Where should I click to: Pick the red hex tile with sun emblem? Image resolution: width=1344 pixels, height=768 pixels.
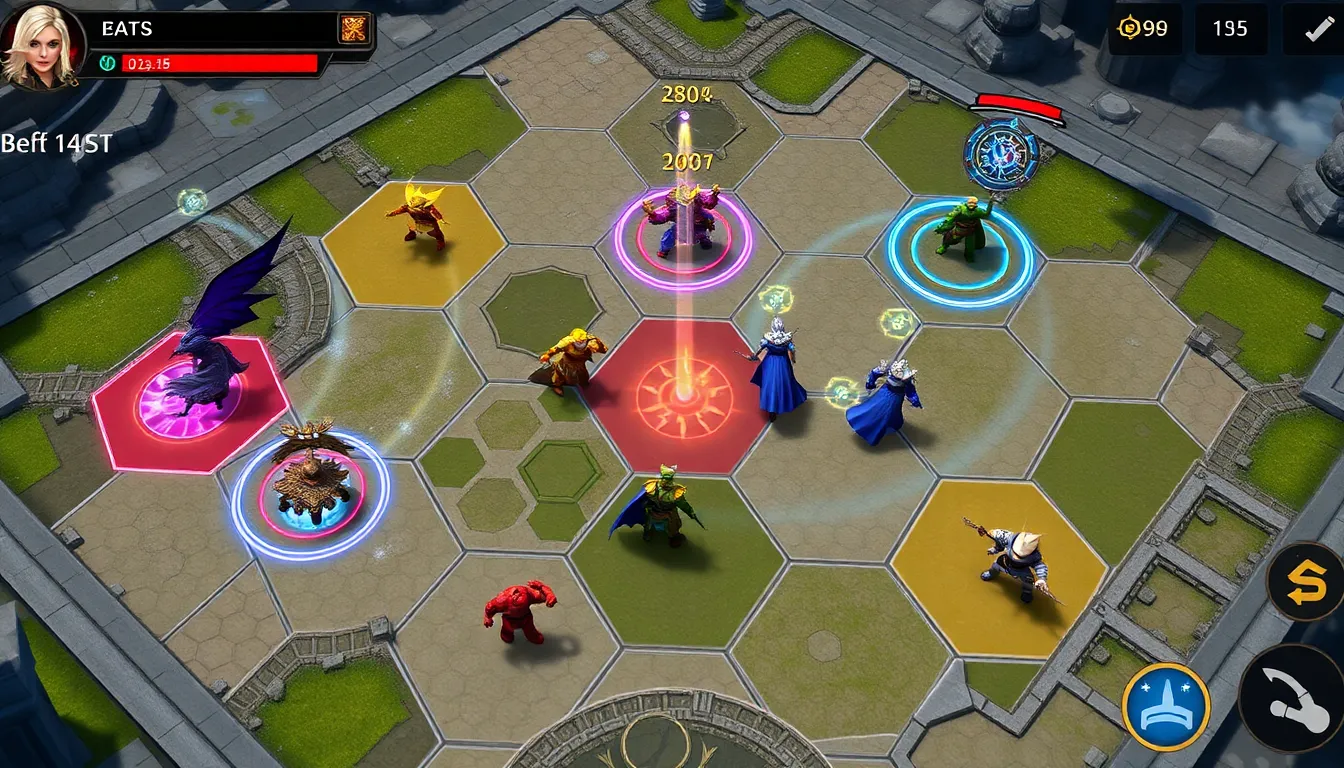[682, 397]
